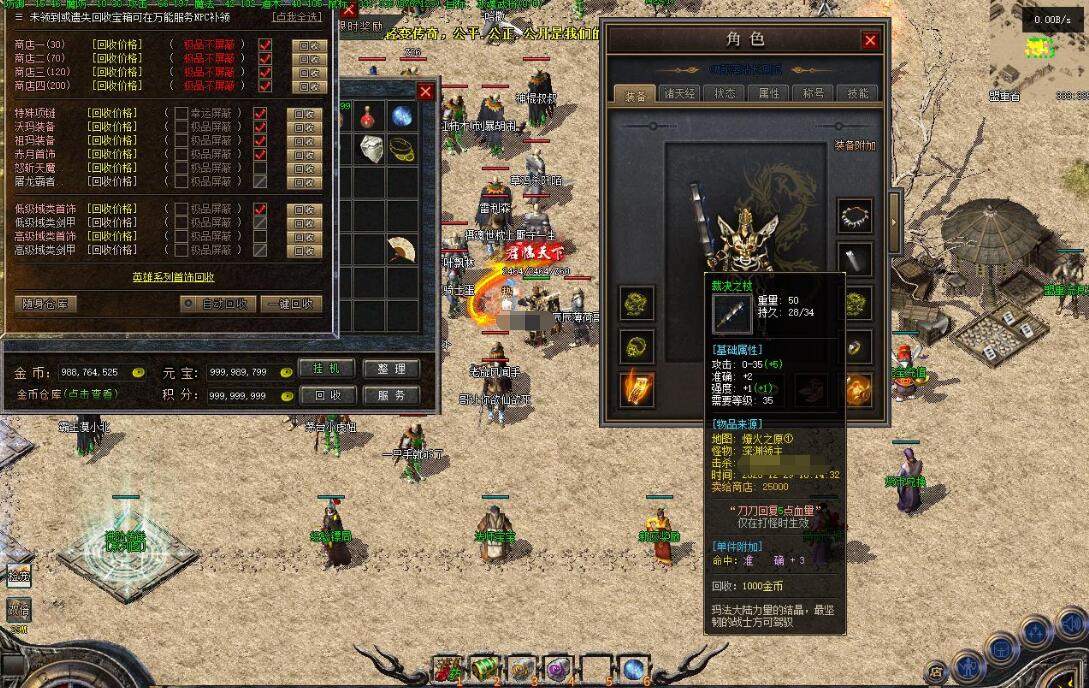The height and width of the screenshot is (688, 1089).
Task: Toggle the 自动回收 auto-recycle button
Action: [x=218, y=304]
